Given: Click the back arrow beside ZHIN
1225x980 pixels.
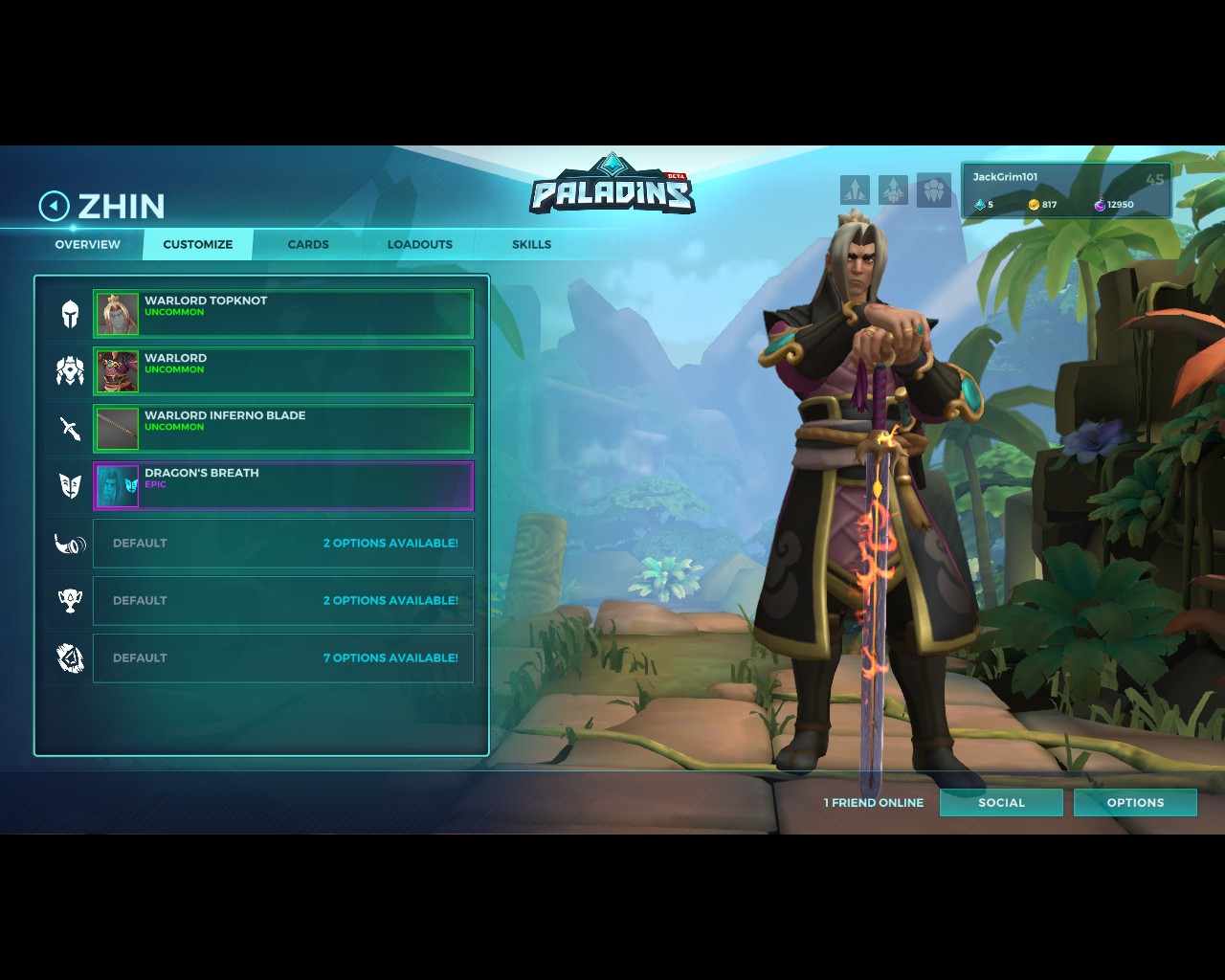Looking at the screenshot, I should click(x=54, y=206).
